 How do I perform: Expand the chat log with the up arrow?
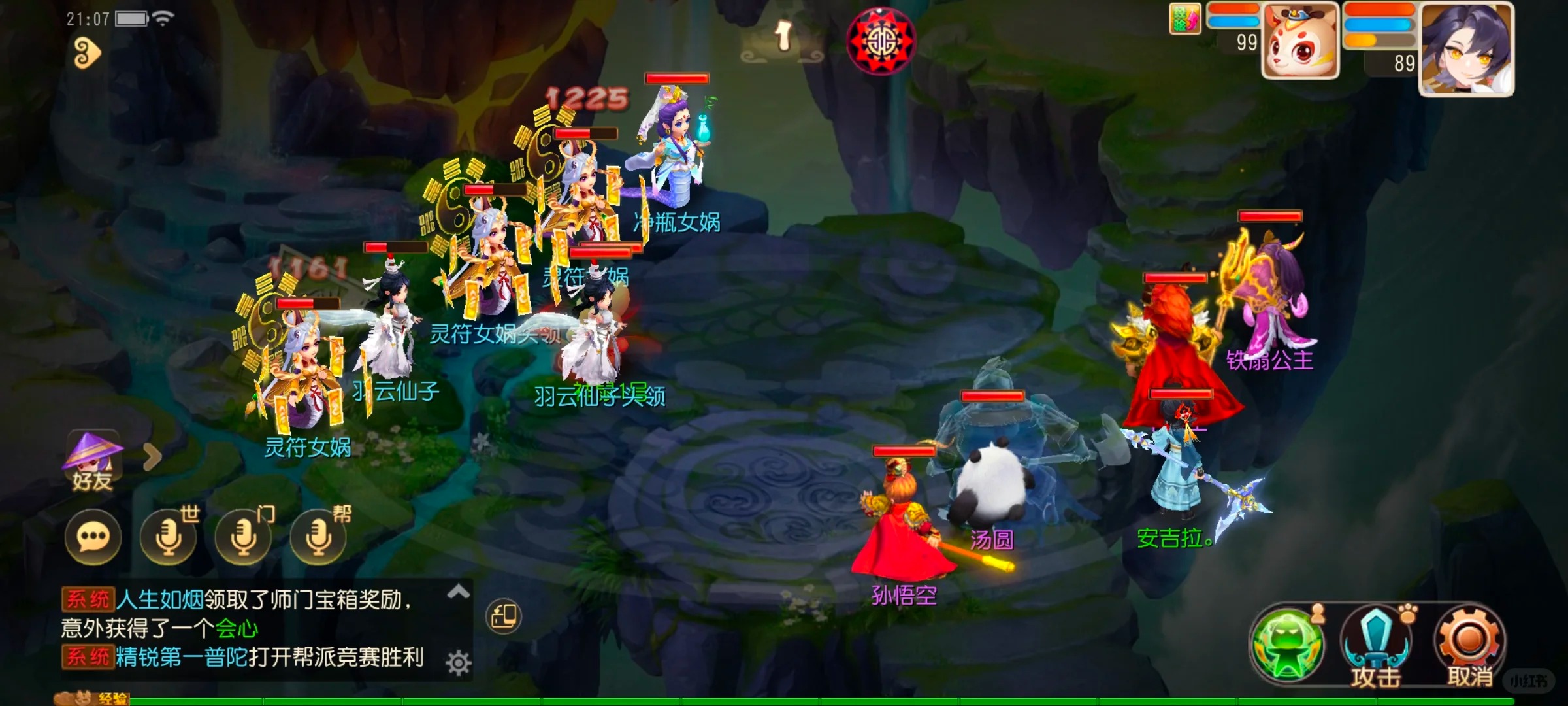[x=459, y=592]
